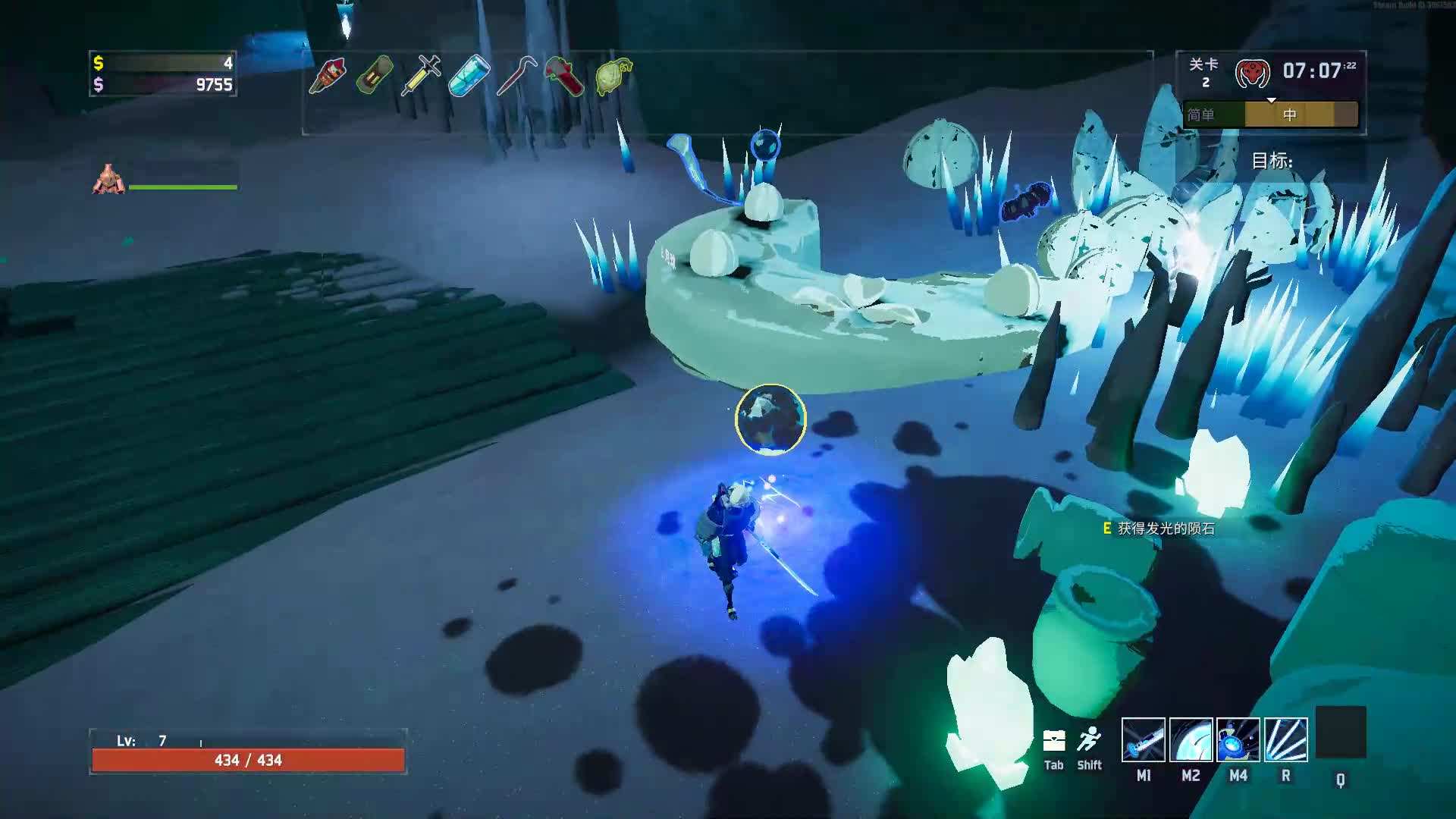Viewport: 1456px width, 819px height.
Task: Select the firework bundle item icon
Action: [328, 76]
